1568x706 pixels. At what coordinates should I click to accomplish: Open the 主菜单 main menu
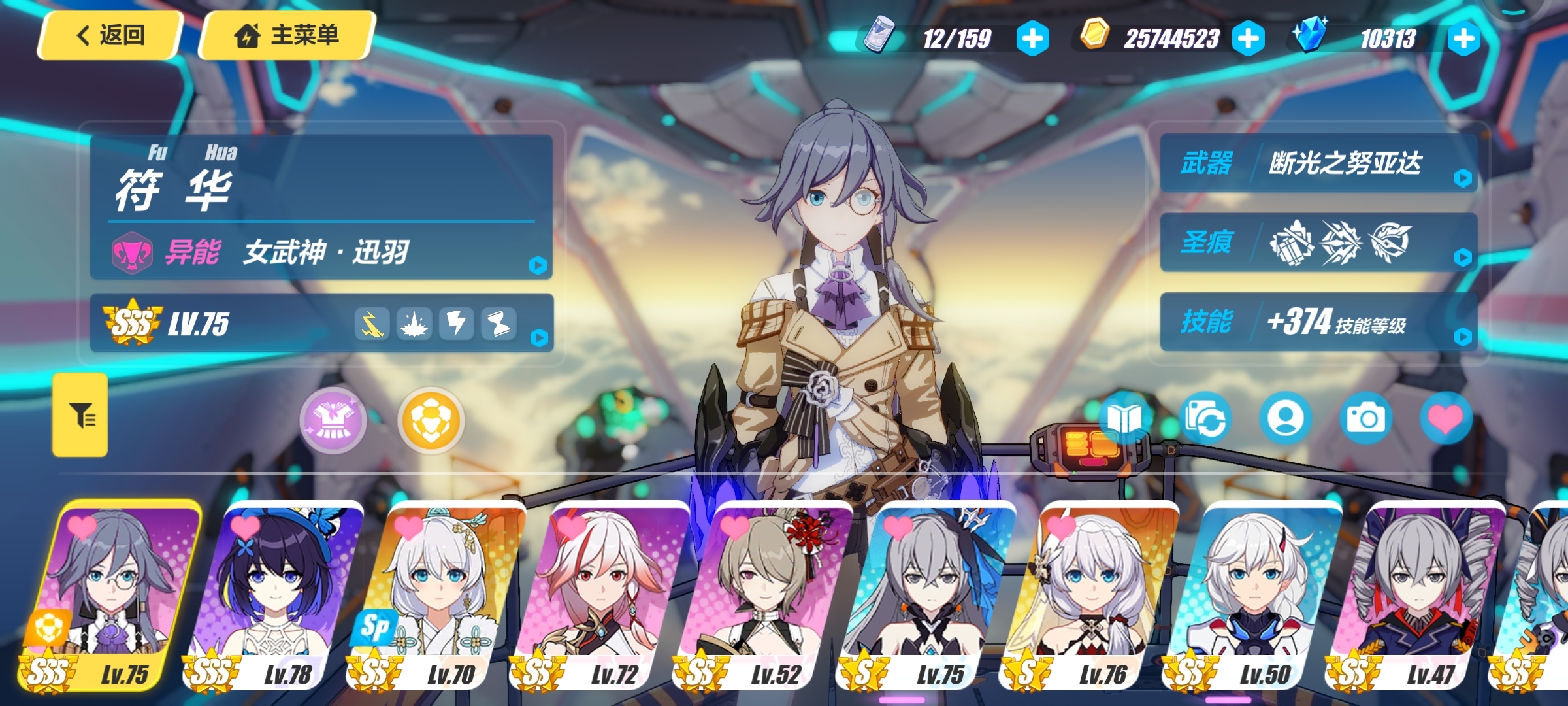[x=287, y=35]
